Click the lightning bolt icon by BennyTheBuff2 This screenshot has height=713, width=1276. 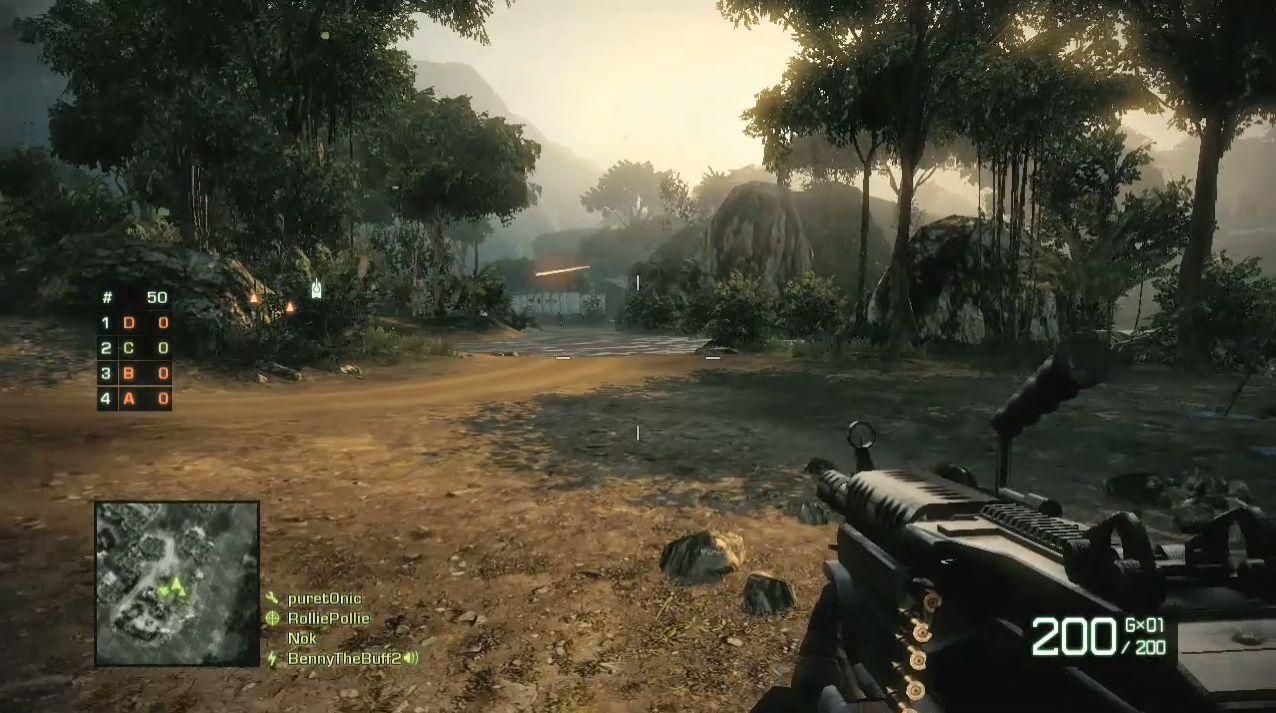[x=272, y=658]
